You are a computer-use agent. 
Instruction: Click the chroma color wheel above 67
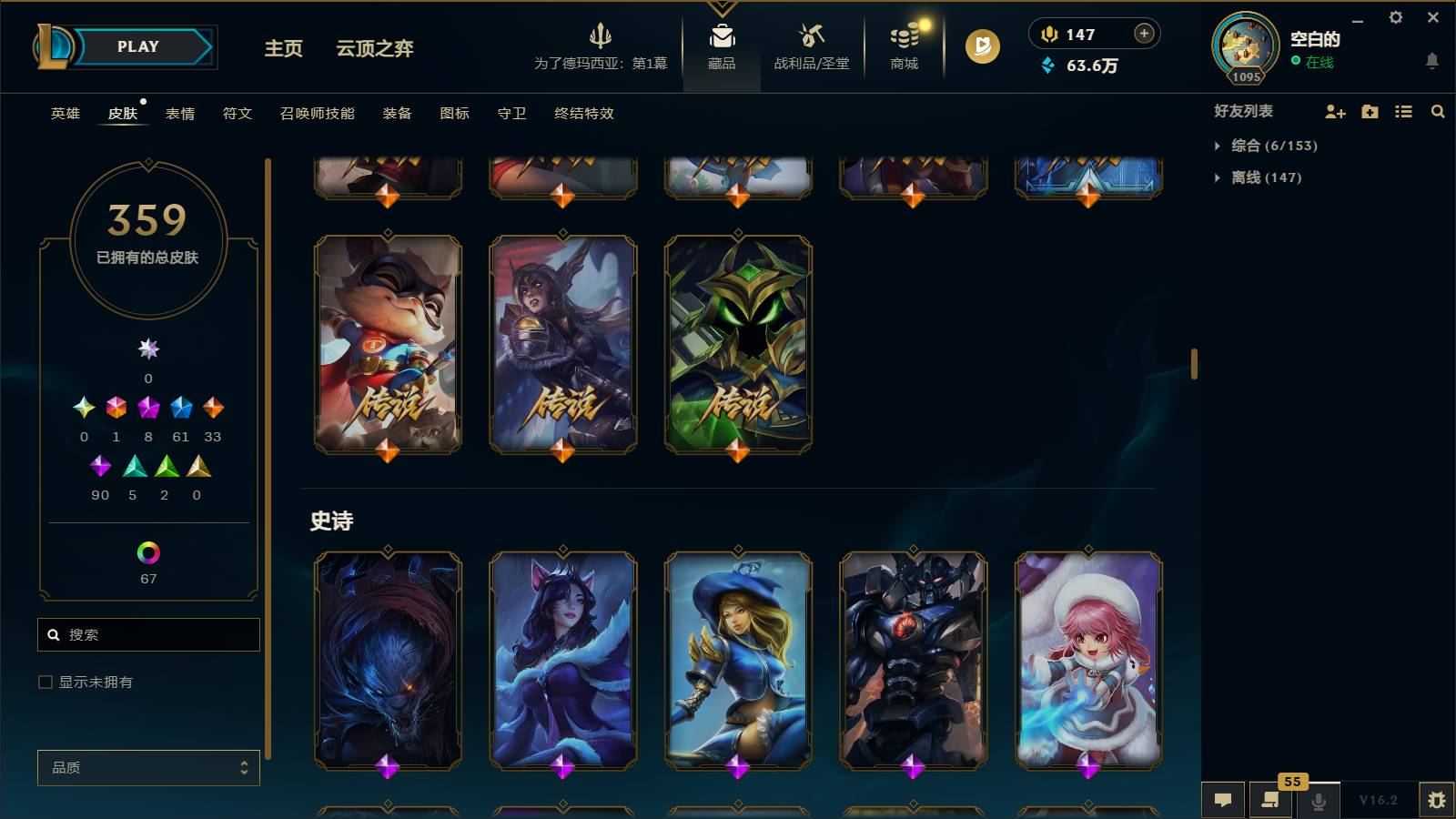pos(147,552)
